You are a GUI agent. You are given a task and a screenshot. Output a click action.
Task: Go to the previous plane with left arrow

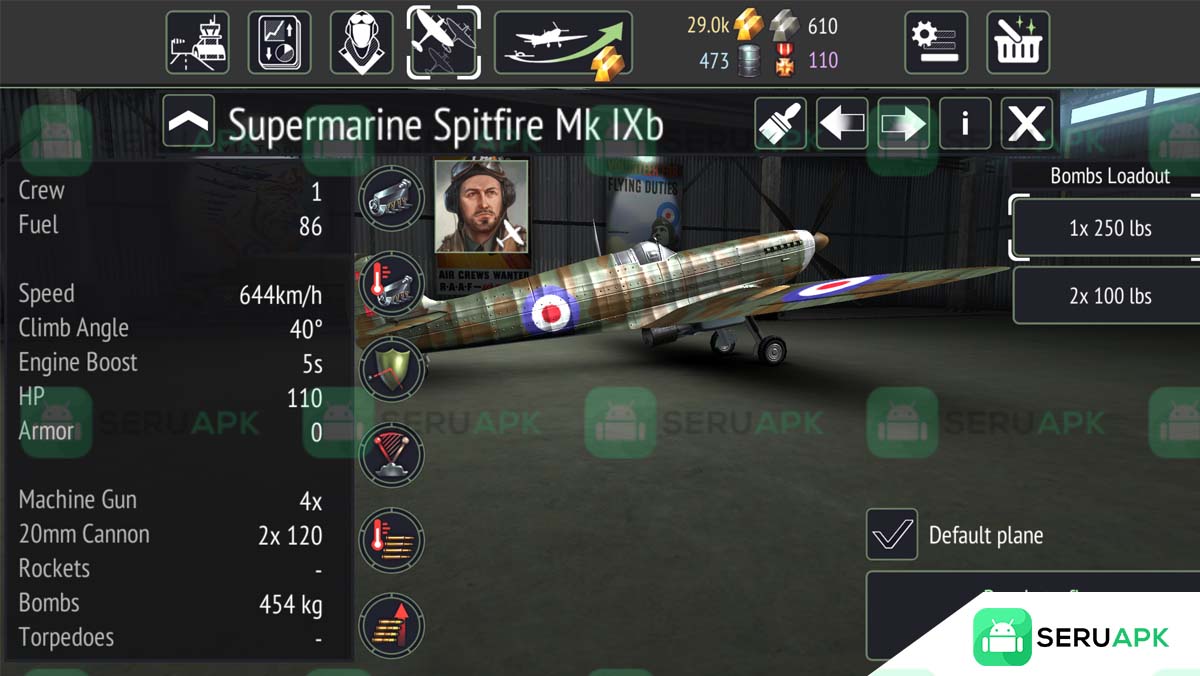842,123
